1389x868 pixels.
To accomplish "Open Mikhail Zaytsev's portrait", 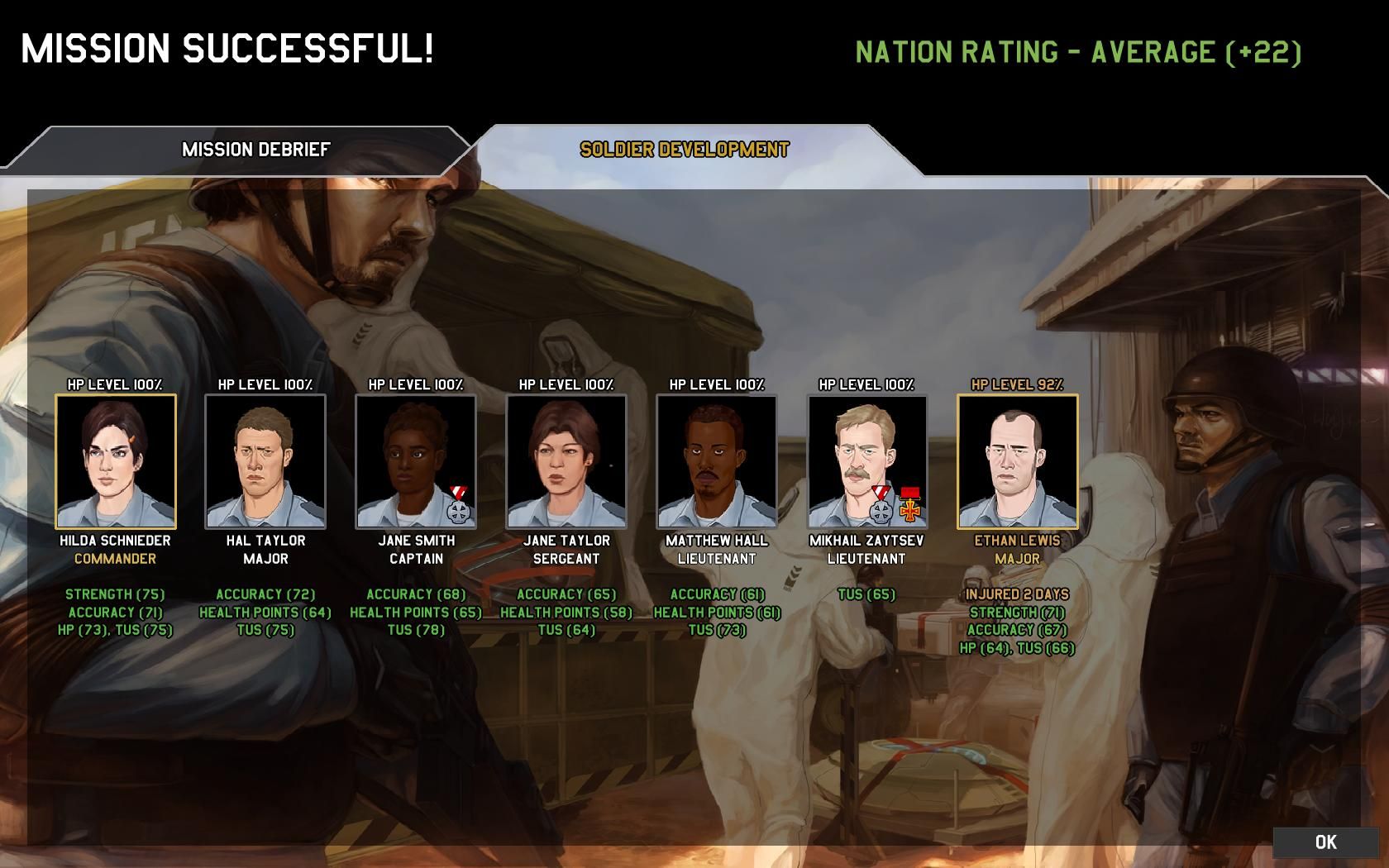I will (x=867, y=461).
